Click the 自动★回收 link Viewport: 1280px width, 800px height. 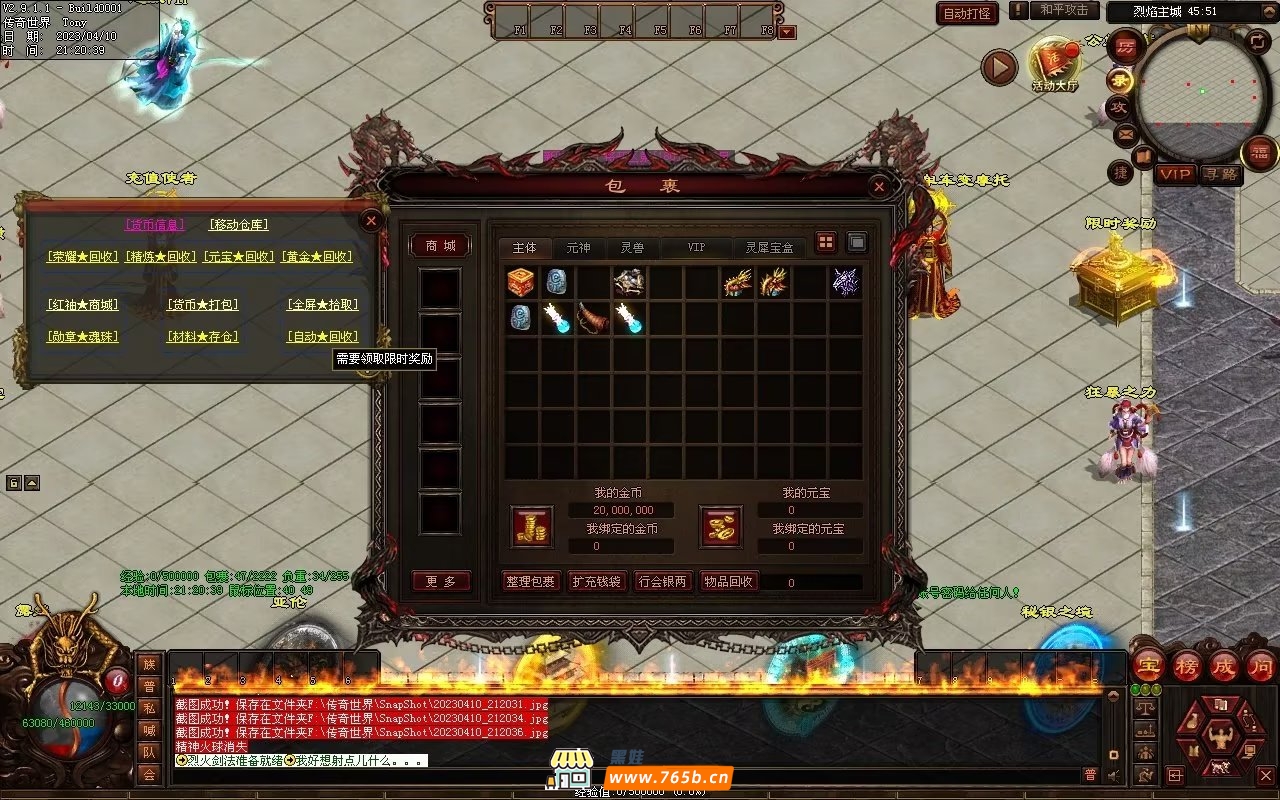tap(322, 337)
